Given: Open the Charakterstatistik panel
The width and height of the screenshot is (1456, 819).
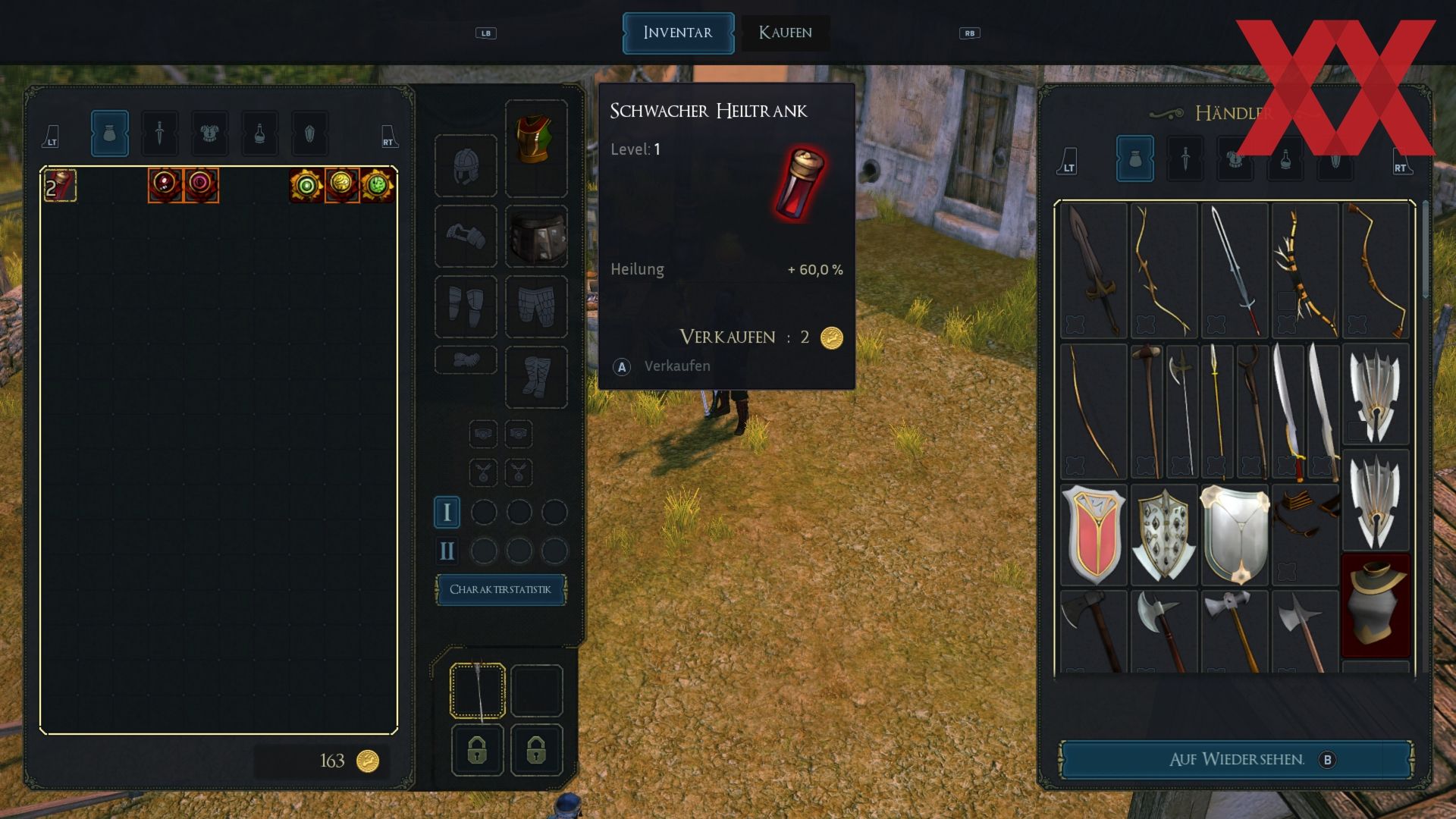Looking at the screenshot, I should (500, 589).
